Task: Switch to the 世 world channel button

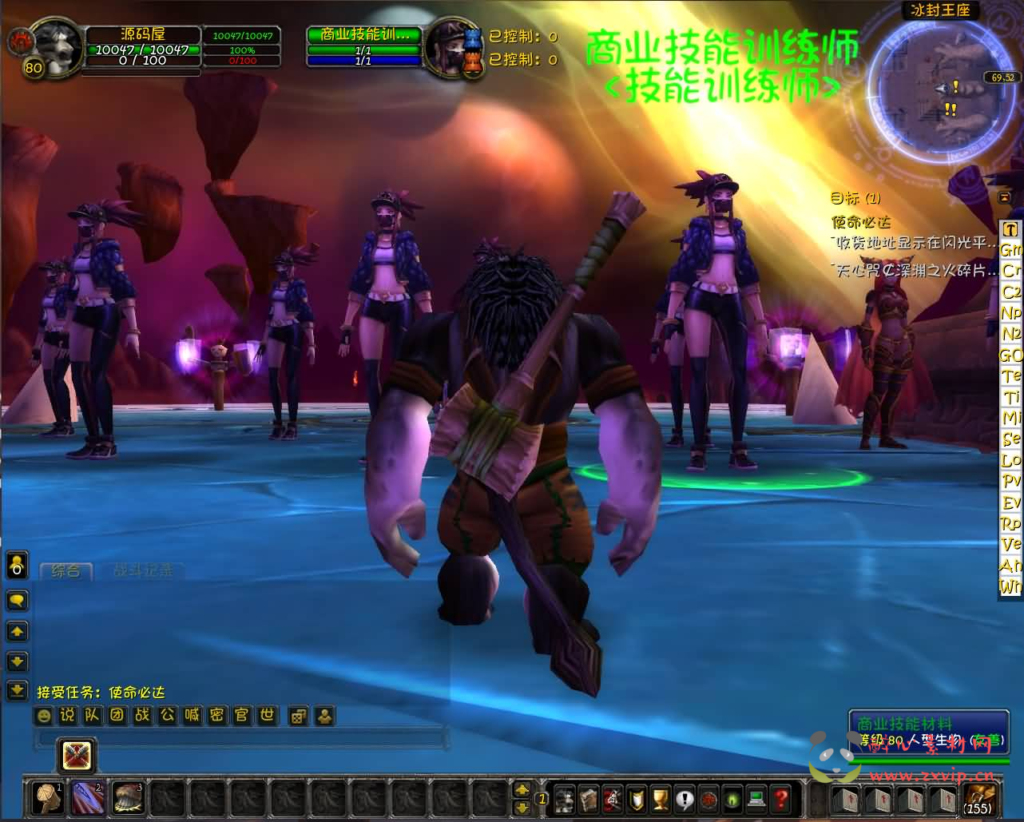Action: (x=267, y=716)
